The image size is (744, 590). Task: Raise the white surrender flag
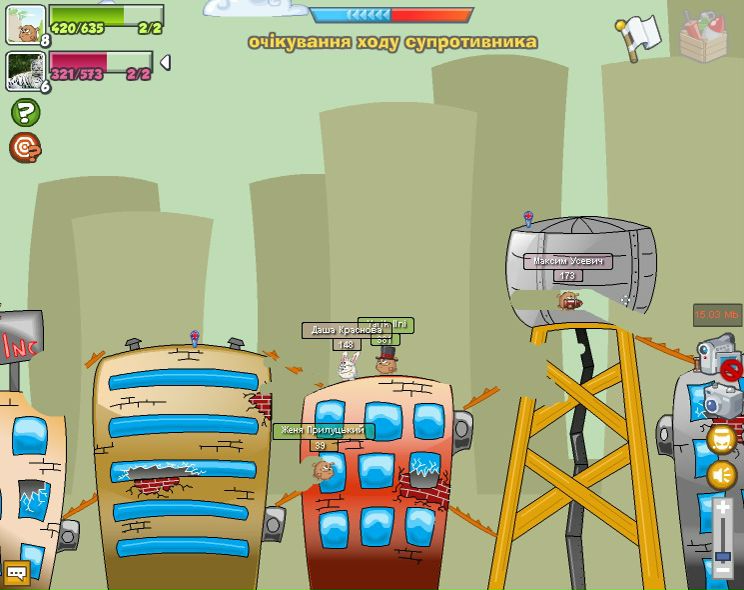[x=640, y=36]
